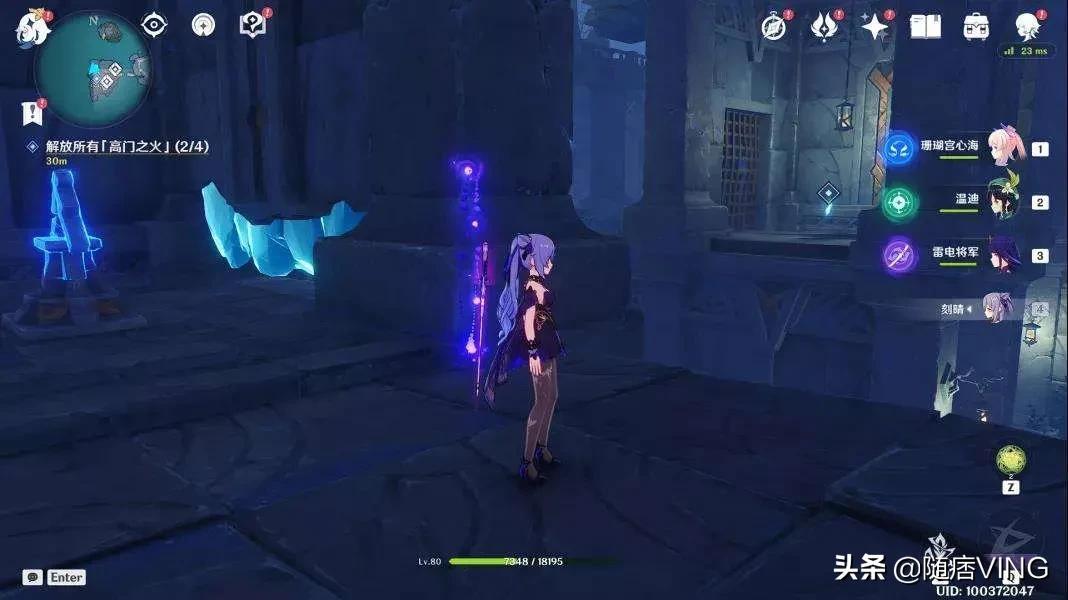Use the green glowing orb gadget
The image size is (1068, 600).
click(x=1010, y=460)
